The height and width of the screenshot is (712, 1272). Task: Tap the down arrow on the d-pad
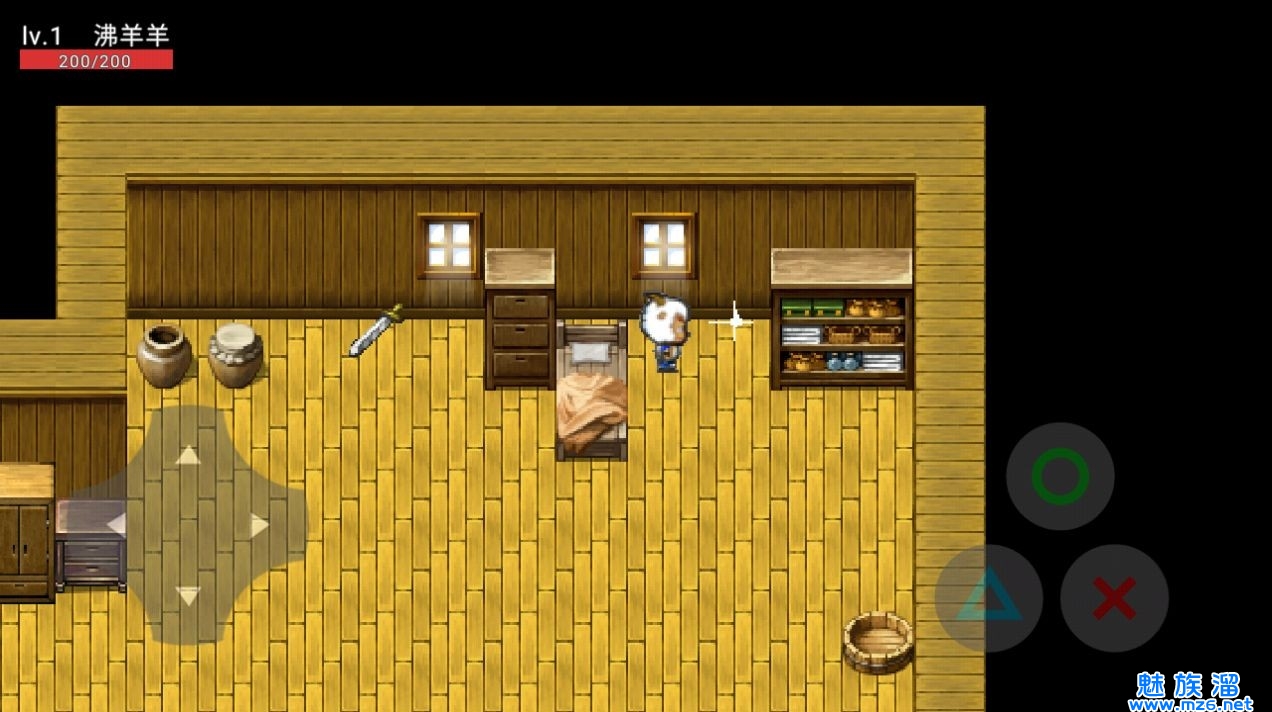[188, 596]
